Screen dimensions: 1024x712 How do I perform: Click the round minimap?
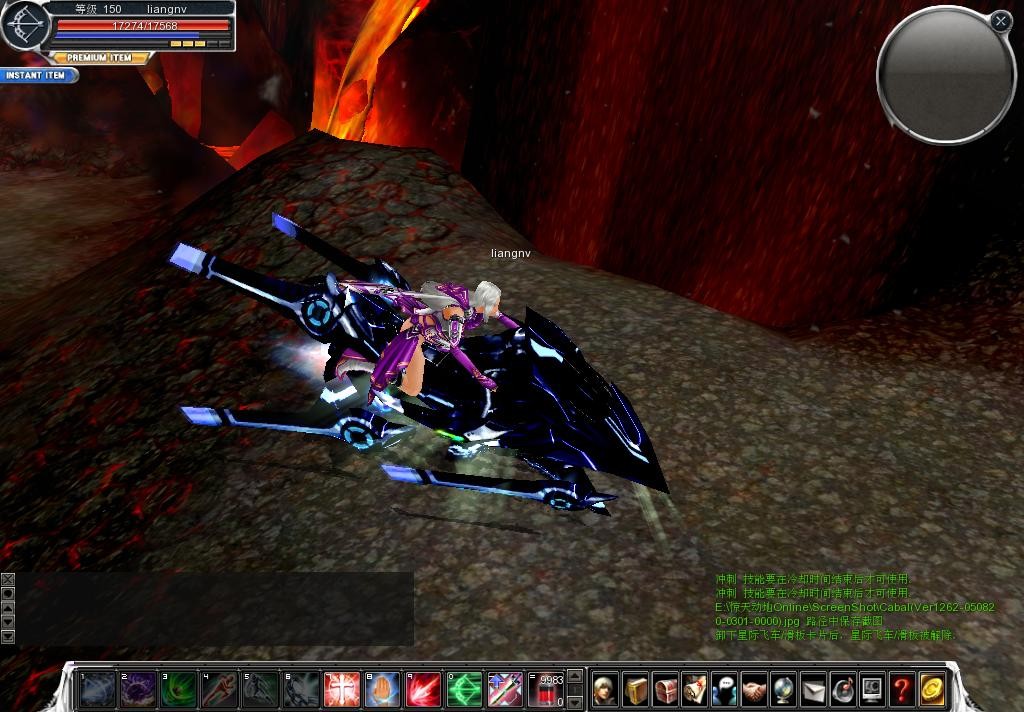[945, 74]
